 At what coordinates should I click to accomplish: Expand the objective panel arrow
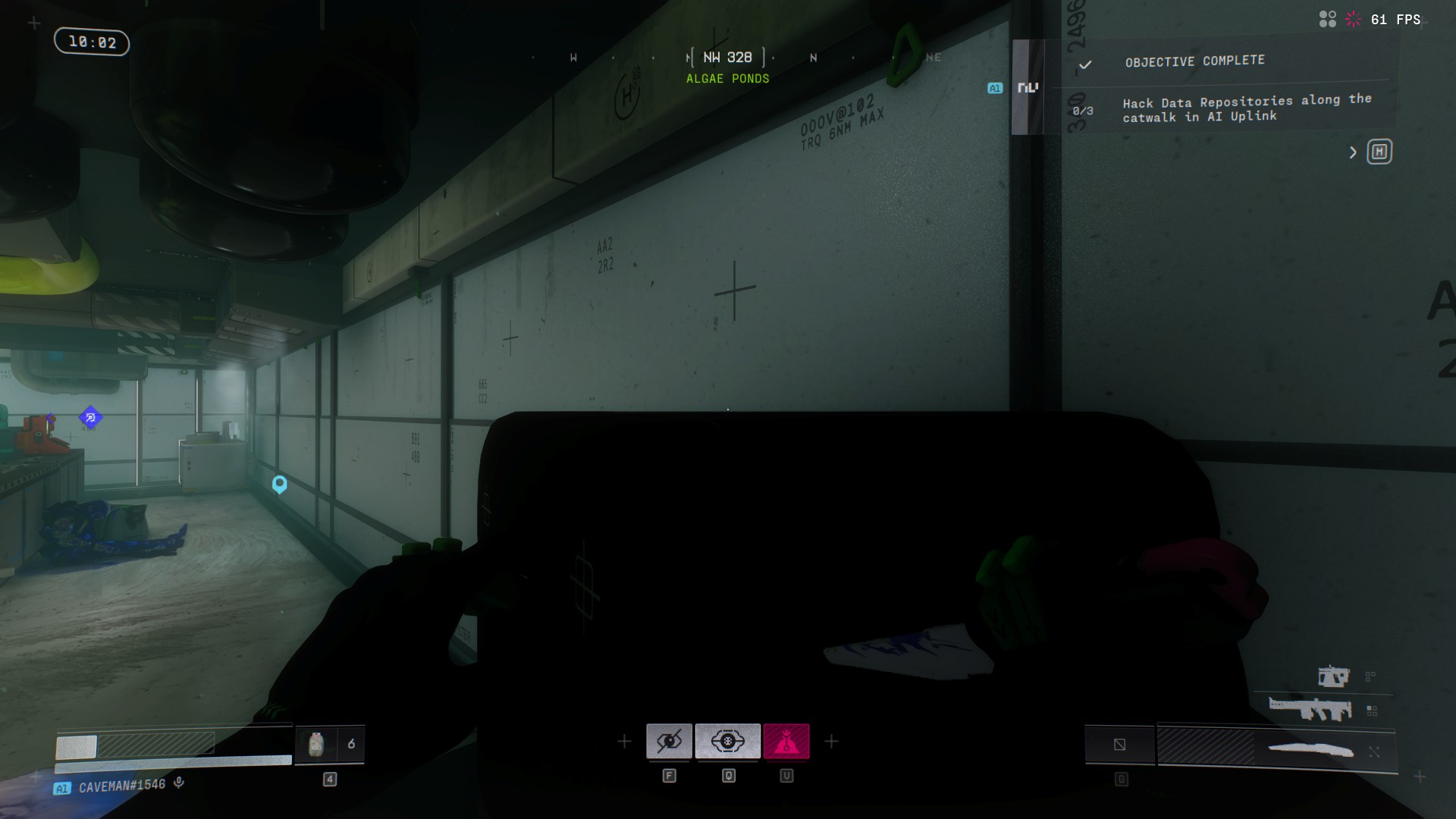click(1353, 152)
